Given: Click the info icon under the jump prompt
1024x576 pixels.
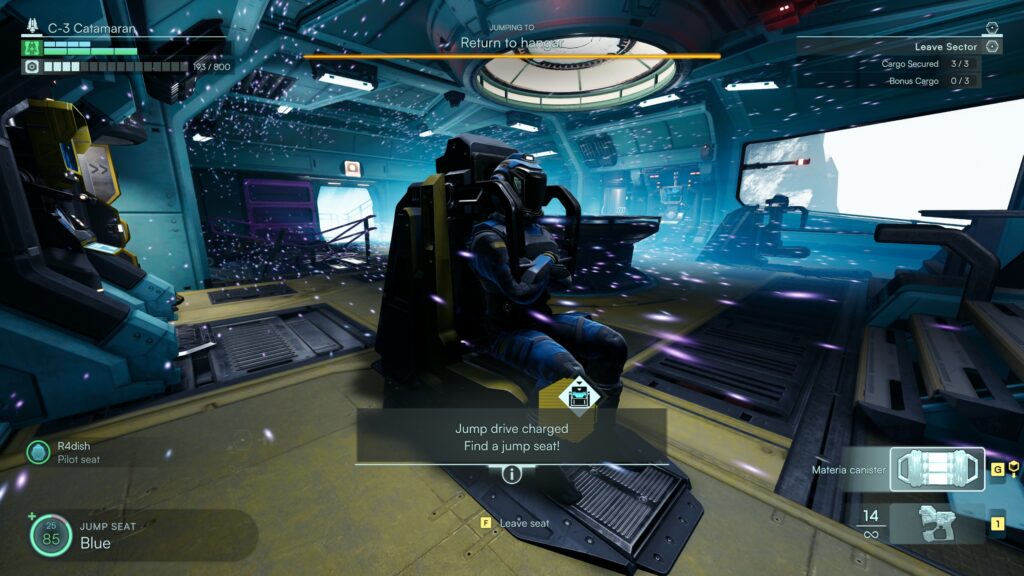Looking at the screenshot, I should click(x=512, y=474).
